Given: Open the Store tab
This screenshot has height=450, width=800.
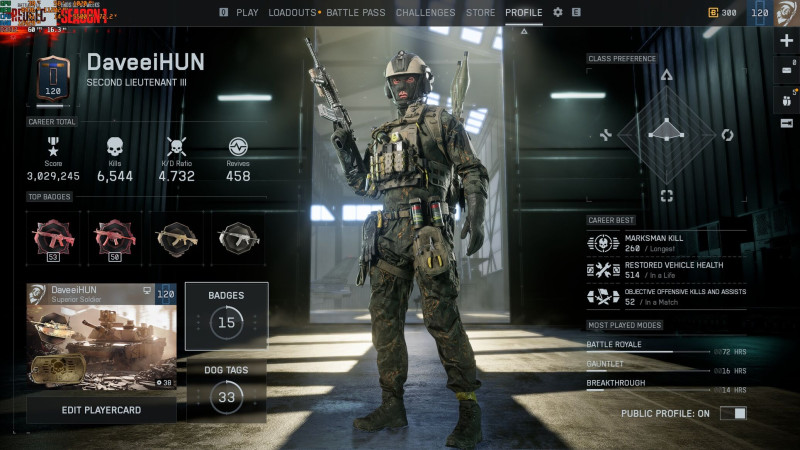Looking at the screenshot, I should (480, 13).
